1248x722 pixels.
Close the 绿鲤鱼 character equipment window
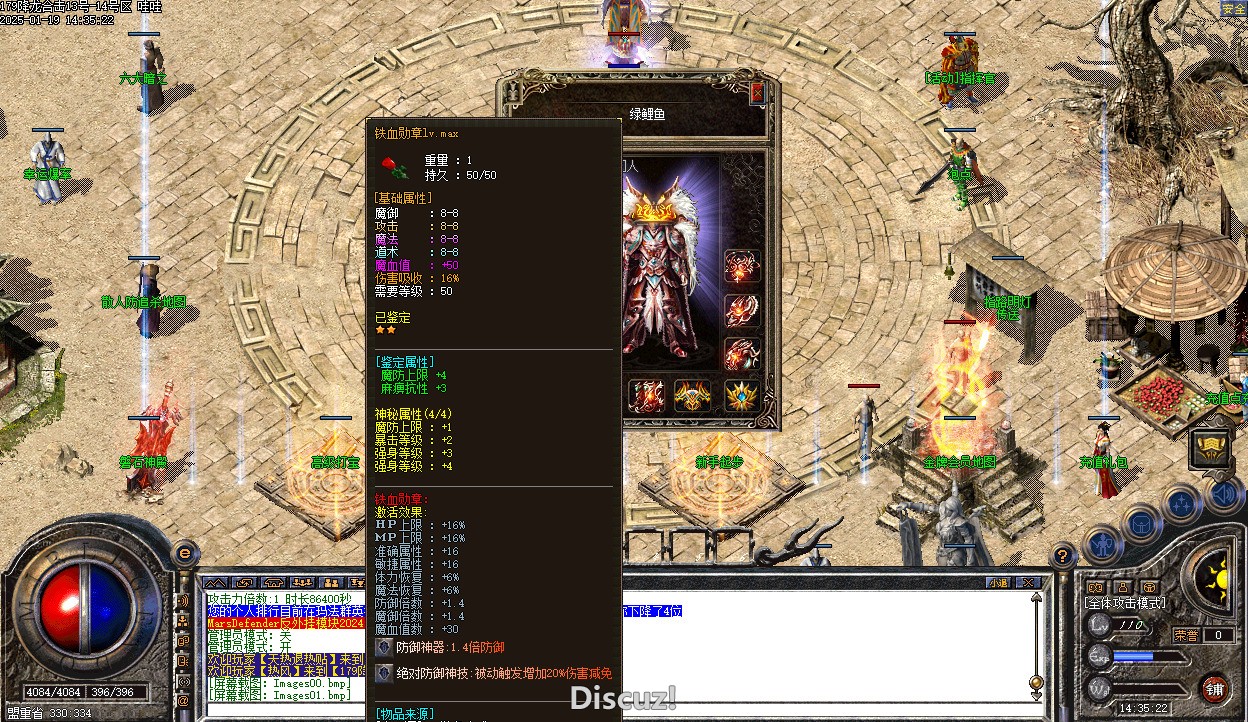click(757, 93)
